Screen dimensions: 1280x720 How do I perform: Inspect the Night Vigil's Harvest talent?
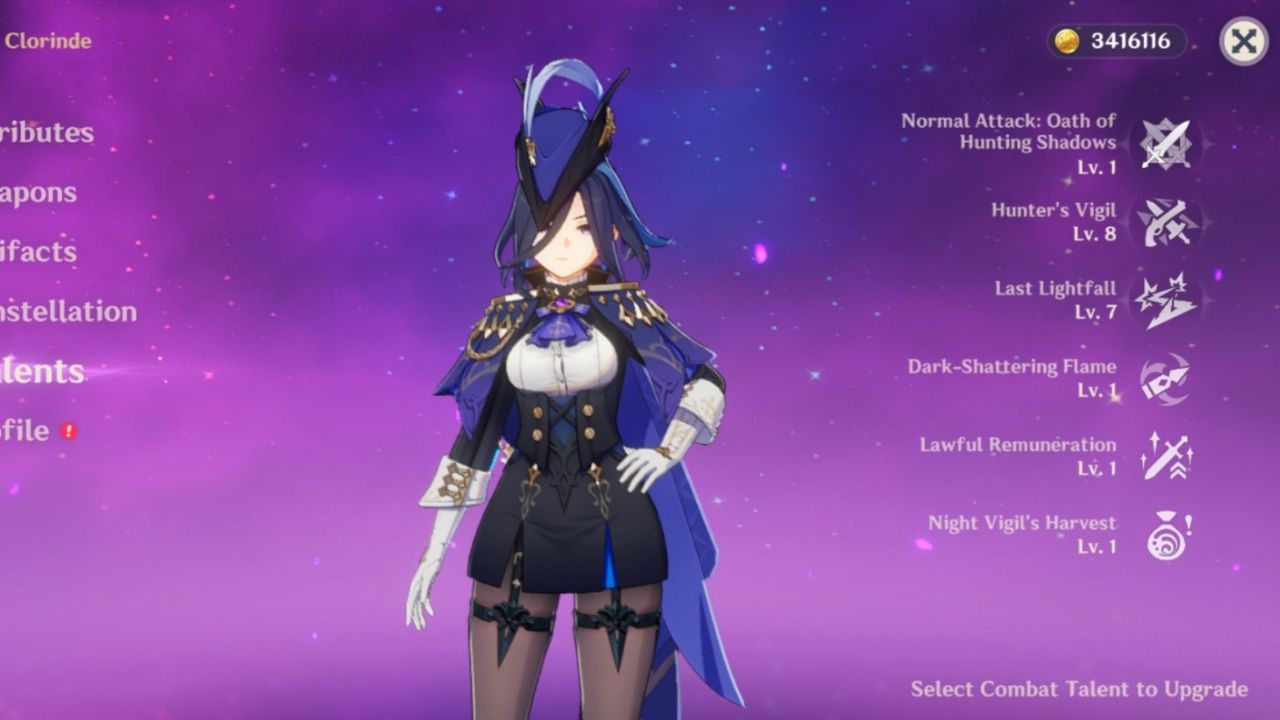(x=1166, y=534)
